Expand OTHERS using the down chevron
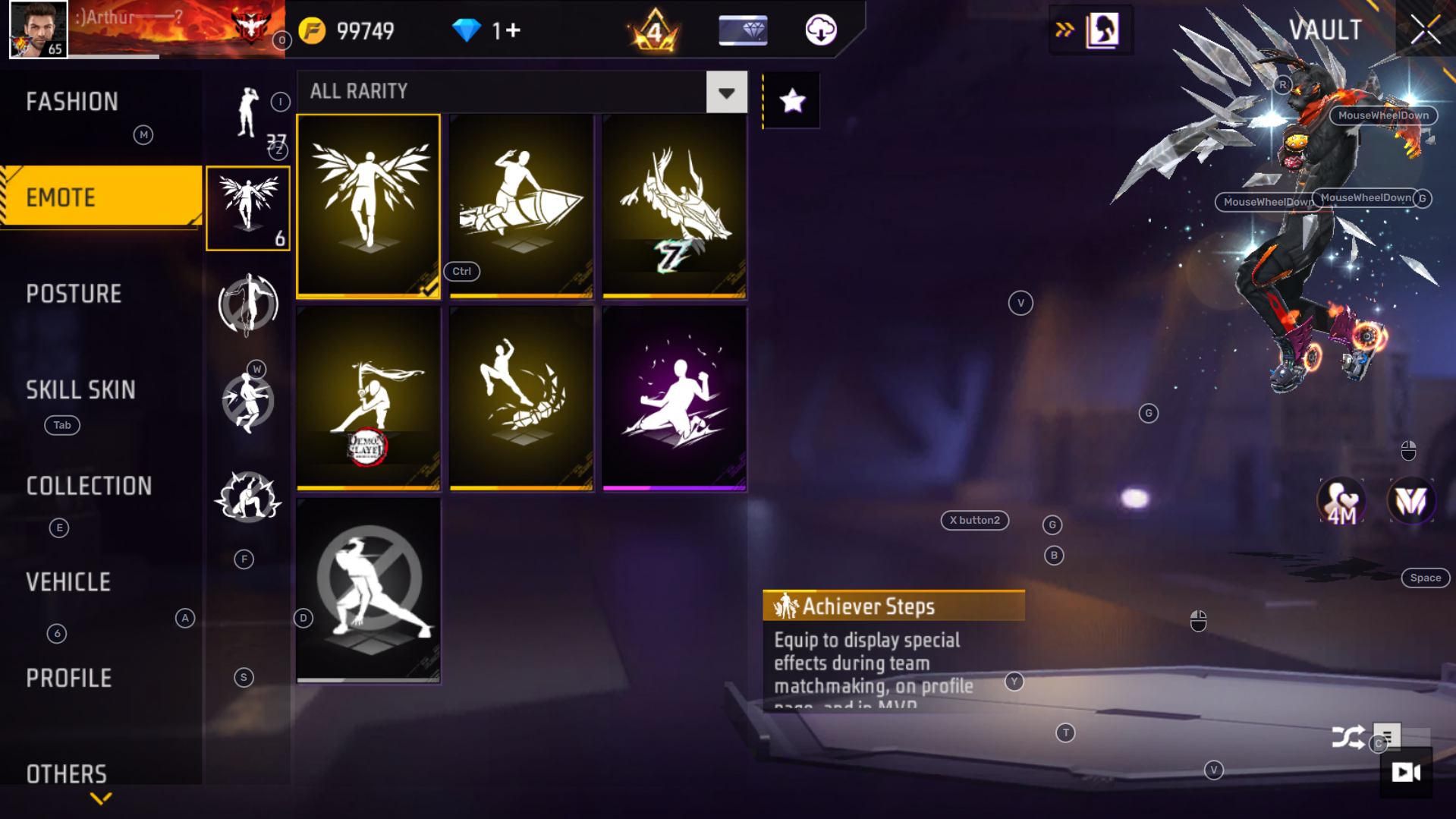1456x819 pixels. pos(101,798)
